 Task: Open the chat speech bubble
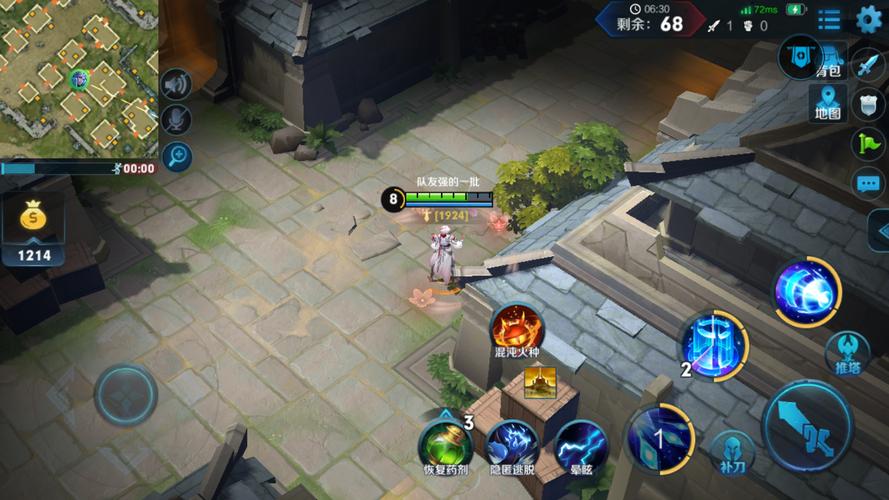(868, 183)
